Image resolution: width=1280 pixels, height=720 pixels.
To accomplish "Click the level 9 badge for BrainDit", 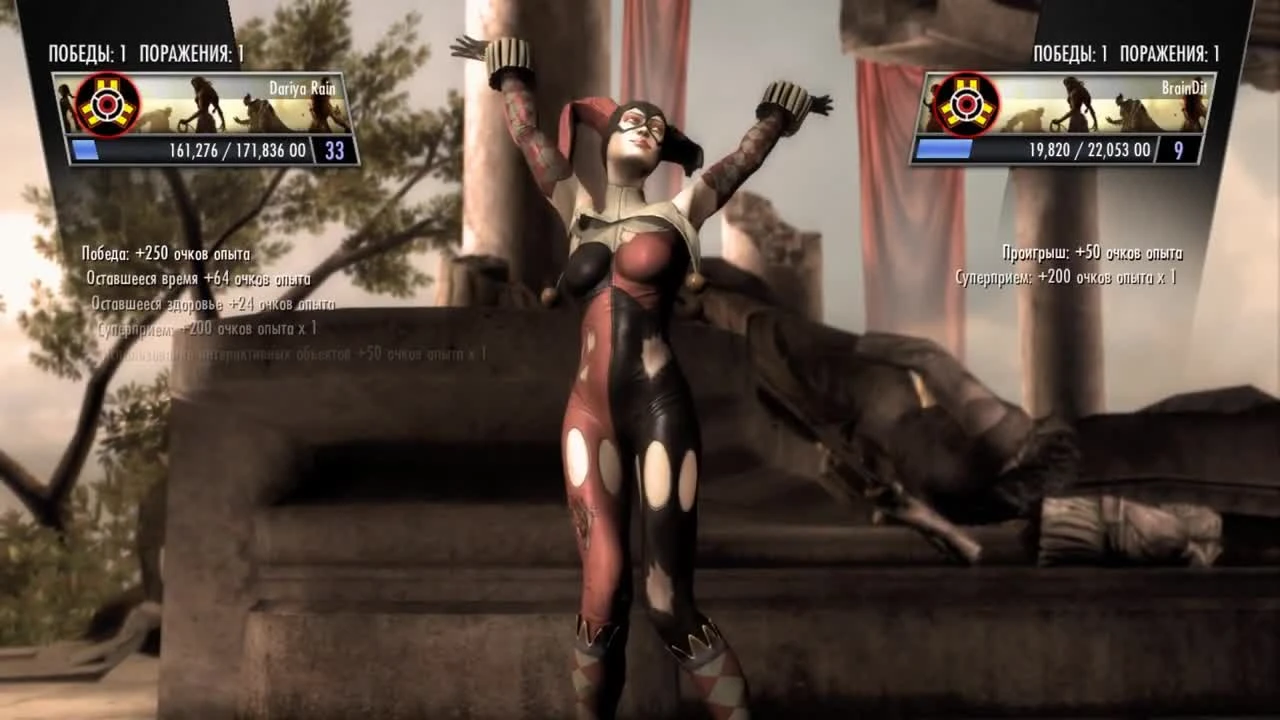I will coord(1177,150).
